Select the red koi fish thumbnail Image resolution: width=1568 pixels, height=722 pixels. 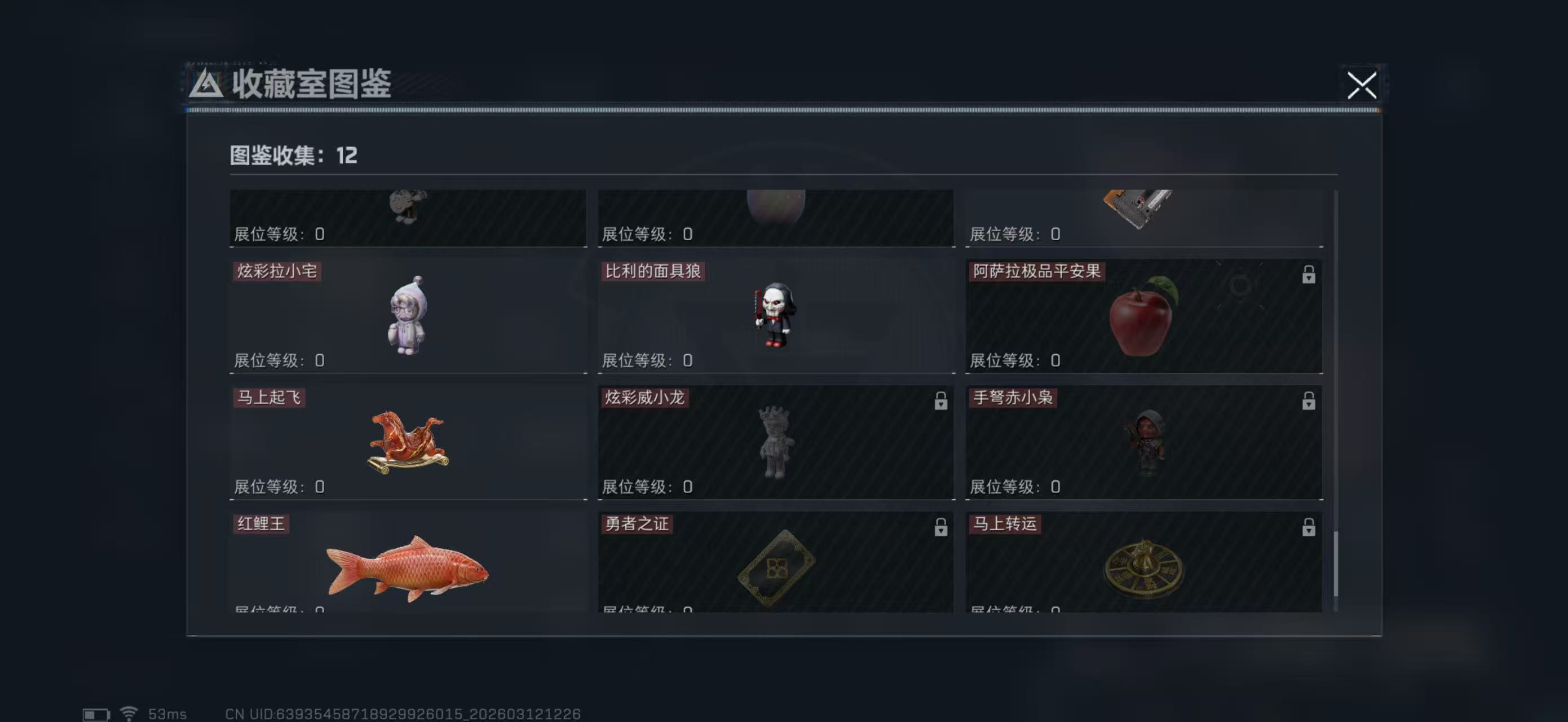point(408,573)
